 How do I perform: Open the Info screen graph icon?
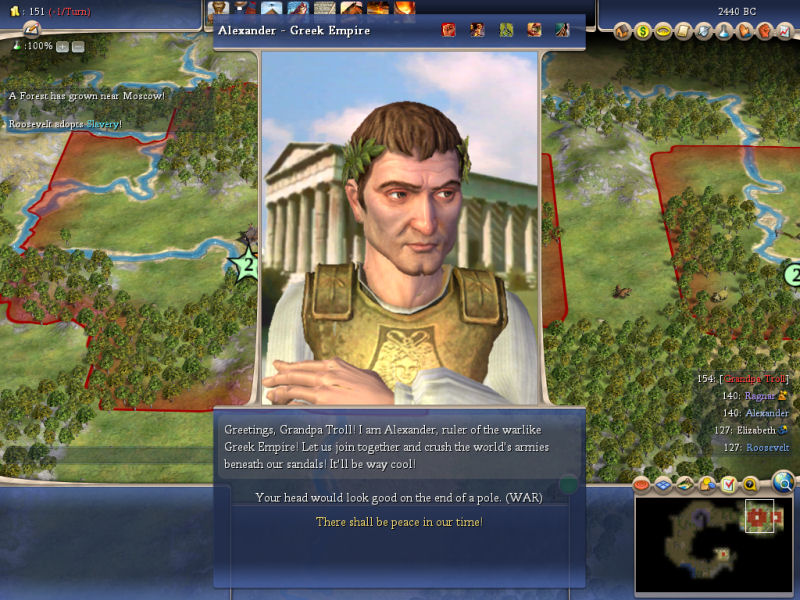point(785,31)
